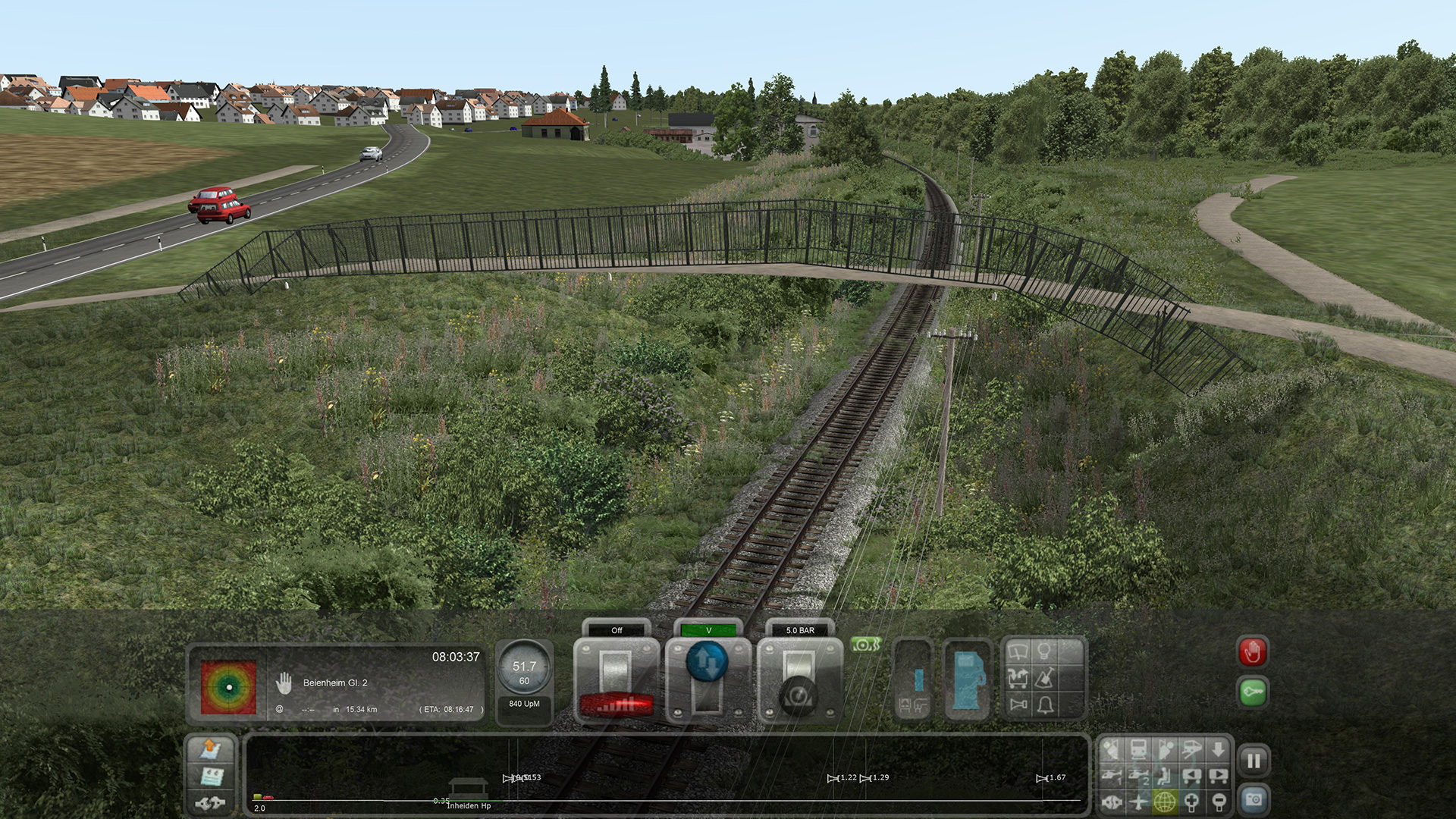Ring the bell icon

[x=1045, y=705]
